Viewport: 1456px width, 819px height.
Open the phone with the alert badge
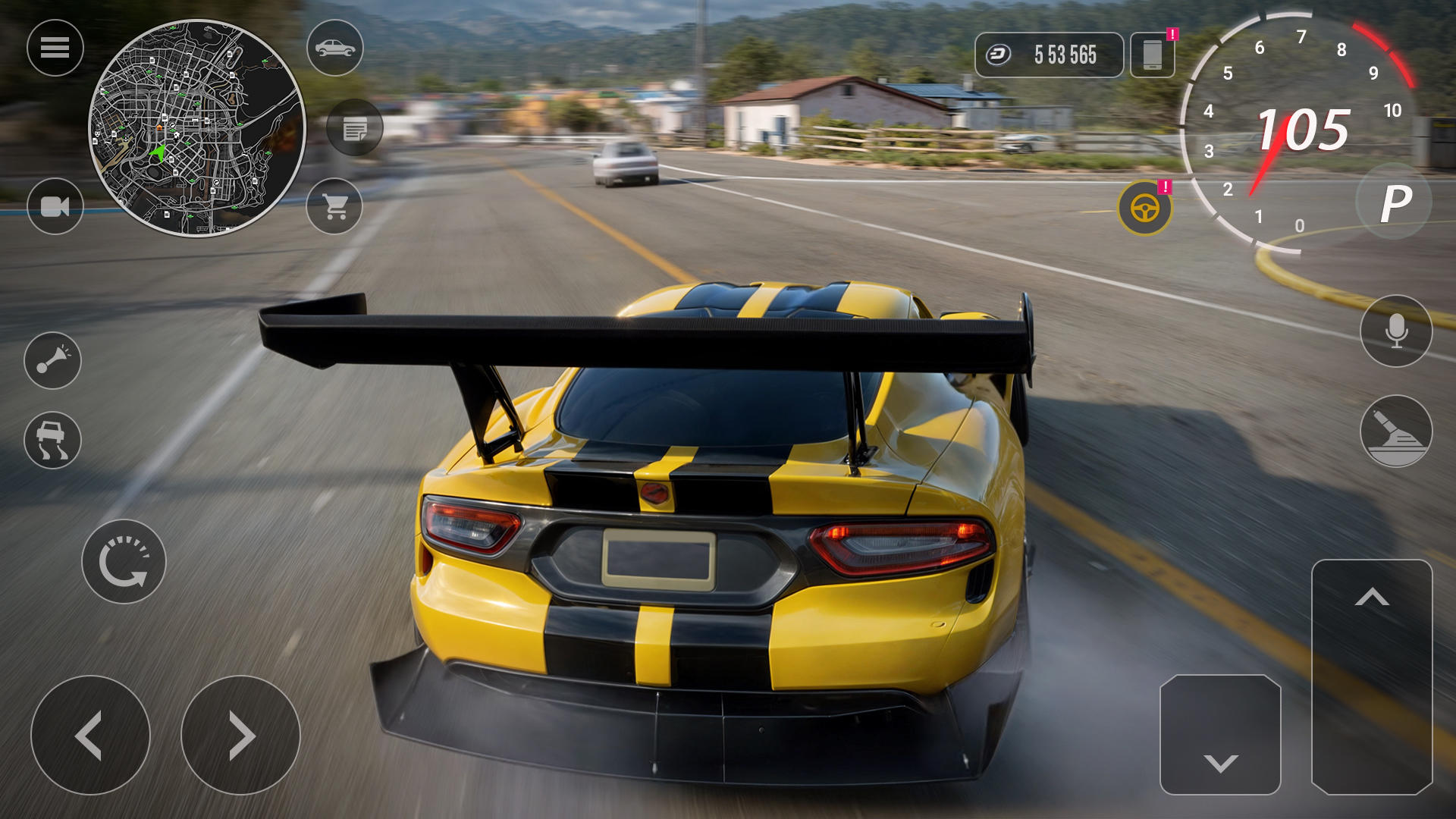click(1152, 55)
